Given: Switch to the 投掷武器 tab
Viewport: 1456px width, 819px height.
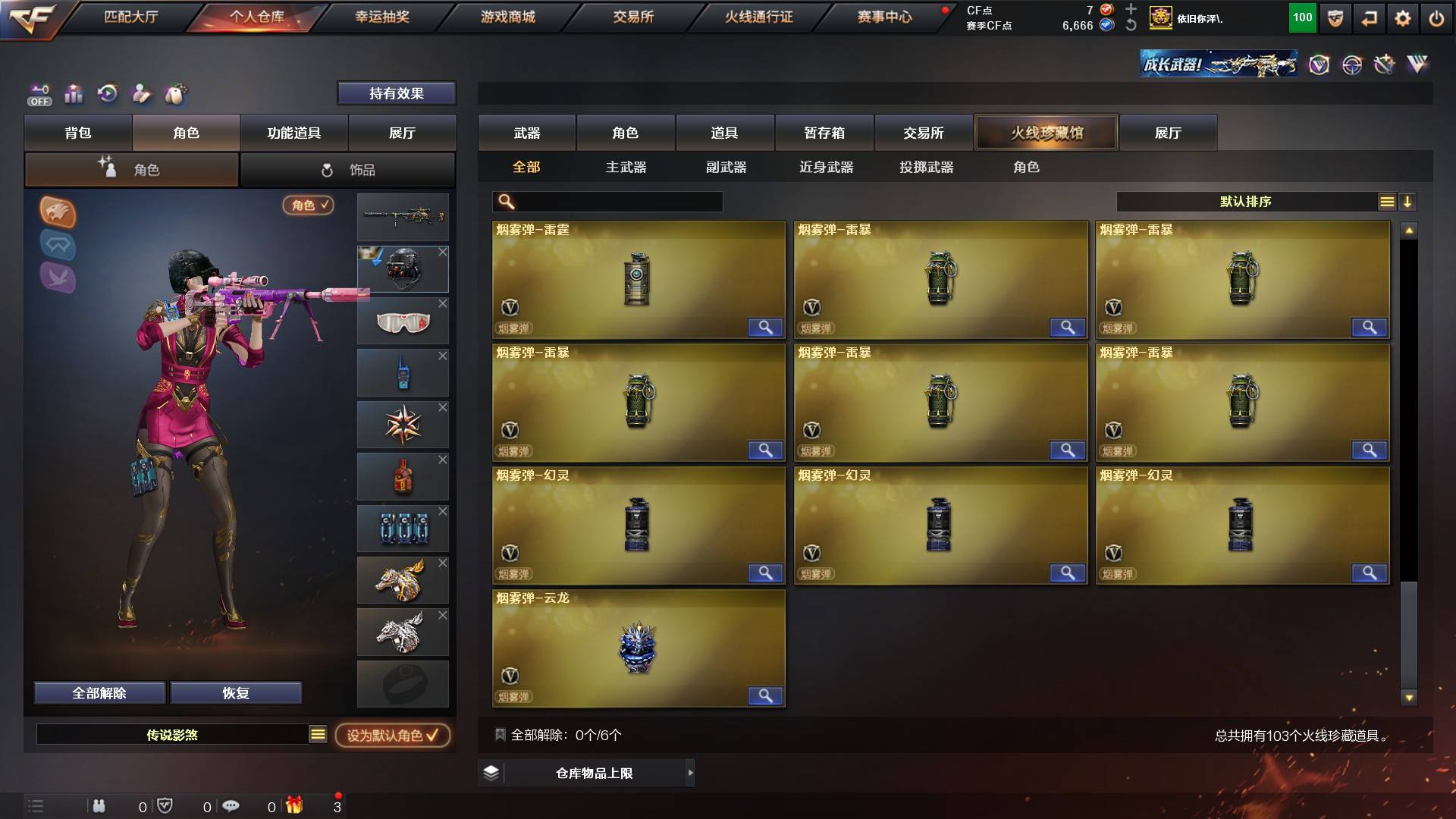Looking at the screenshot, I should 926,168.
